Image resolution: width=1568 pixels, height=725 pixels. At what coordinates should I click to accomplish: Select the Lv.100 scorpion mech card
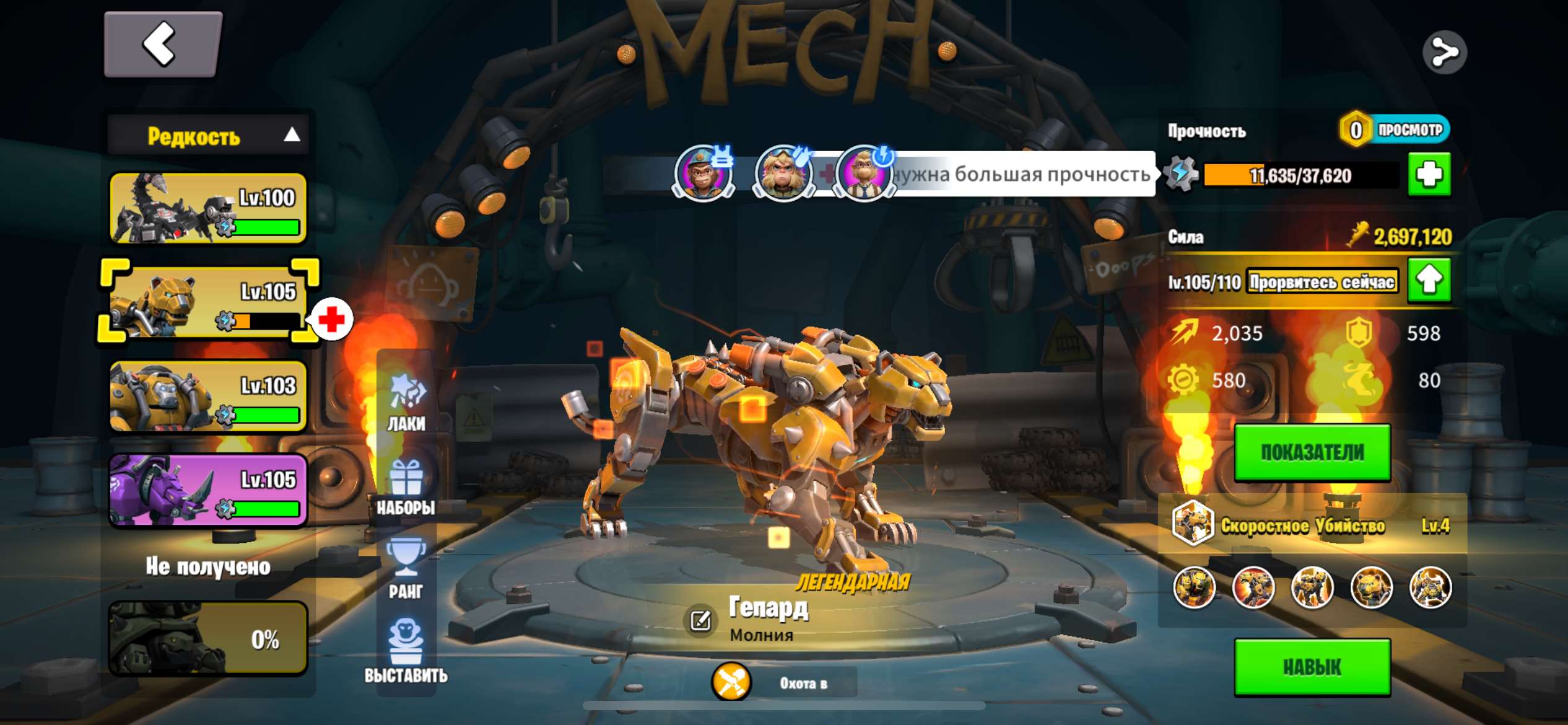pyautogui.click(x=208, y=208)
